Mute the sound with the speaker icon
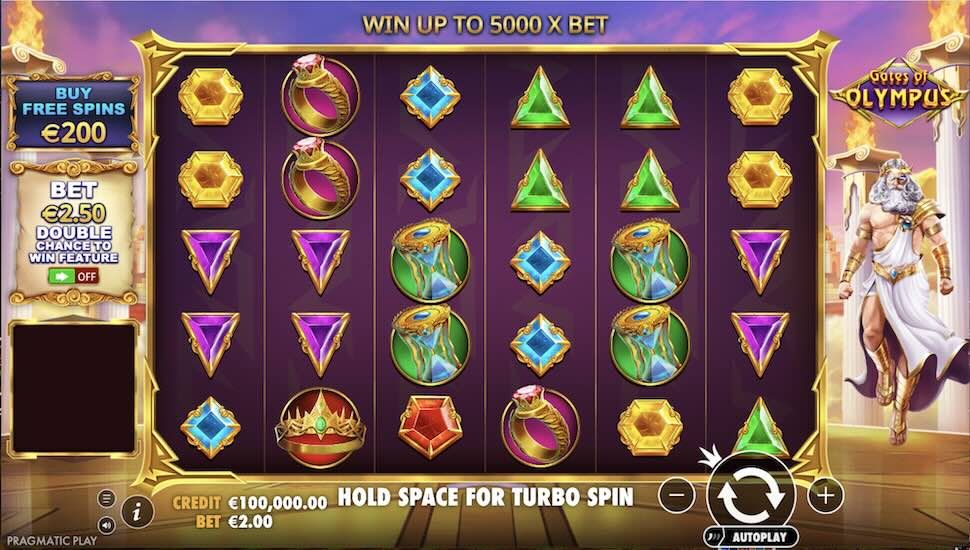This screenshot has height=550, width=970. pyautogui.click(x=107, y=523)
